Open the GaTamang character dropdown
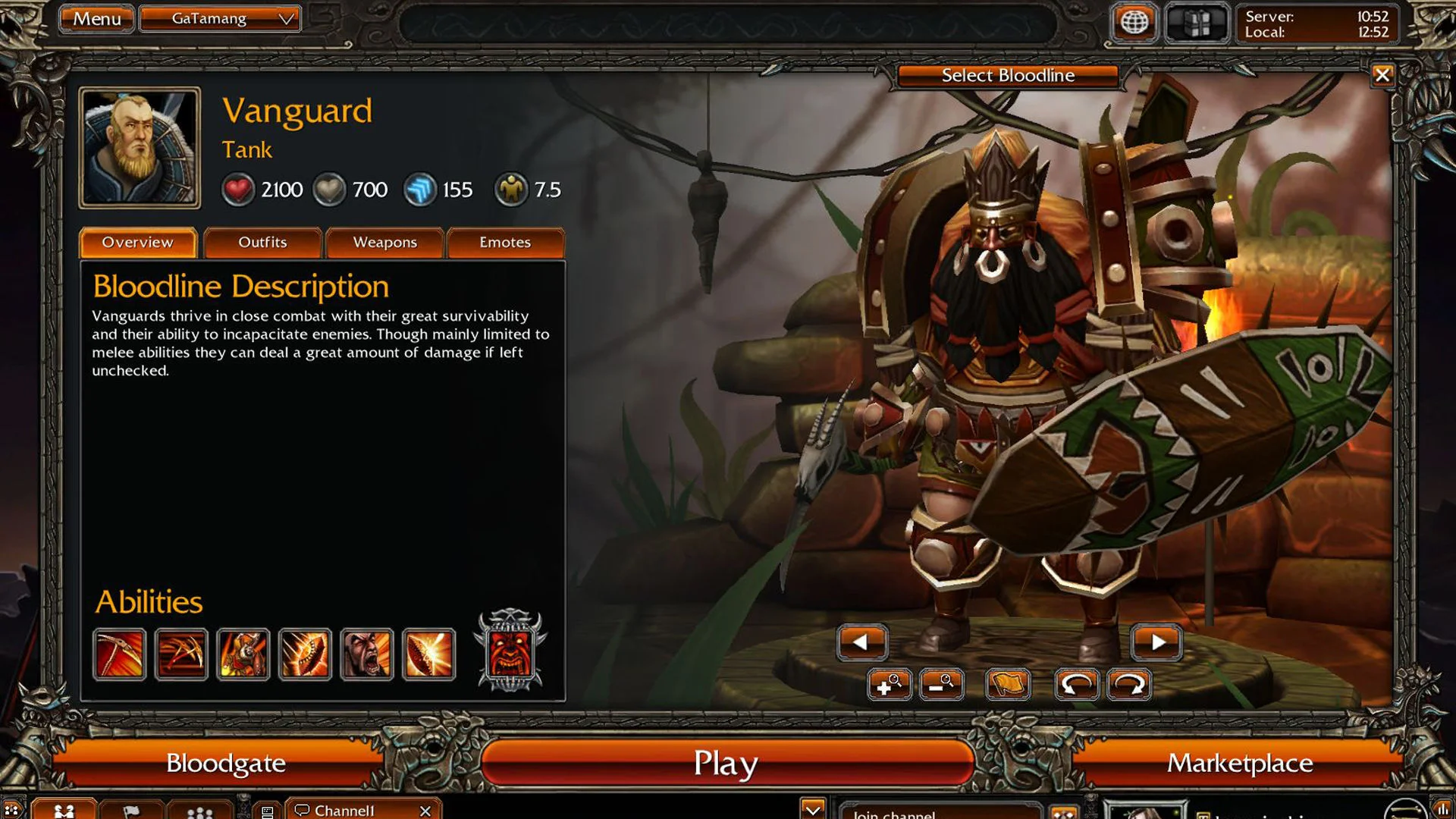 220,18
